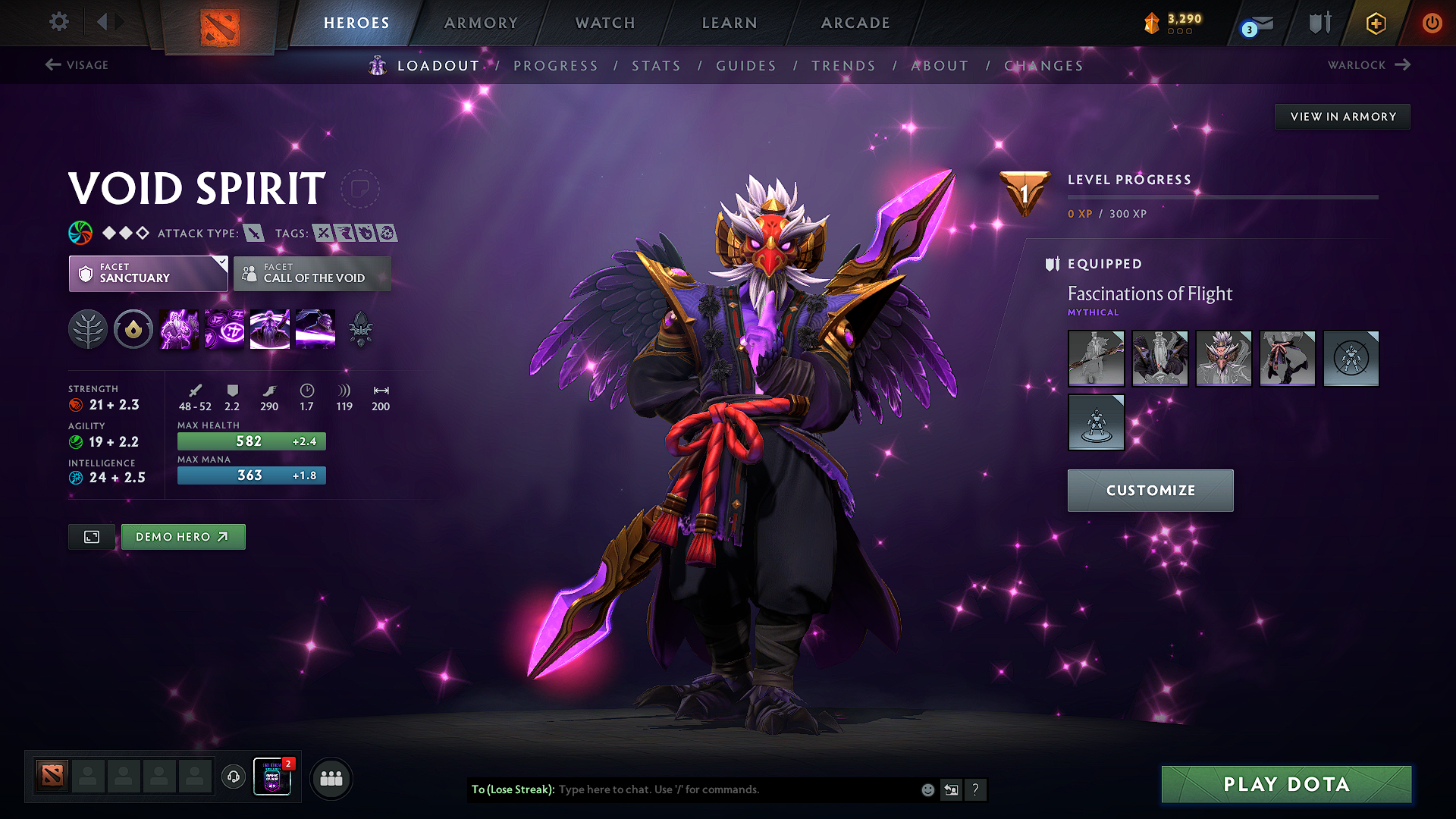The width and height of the screenshot is (1456, 819).
Task: Click the CUSTOMIZE button
Action: point(1150,490)
